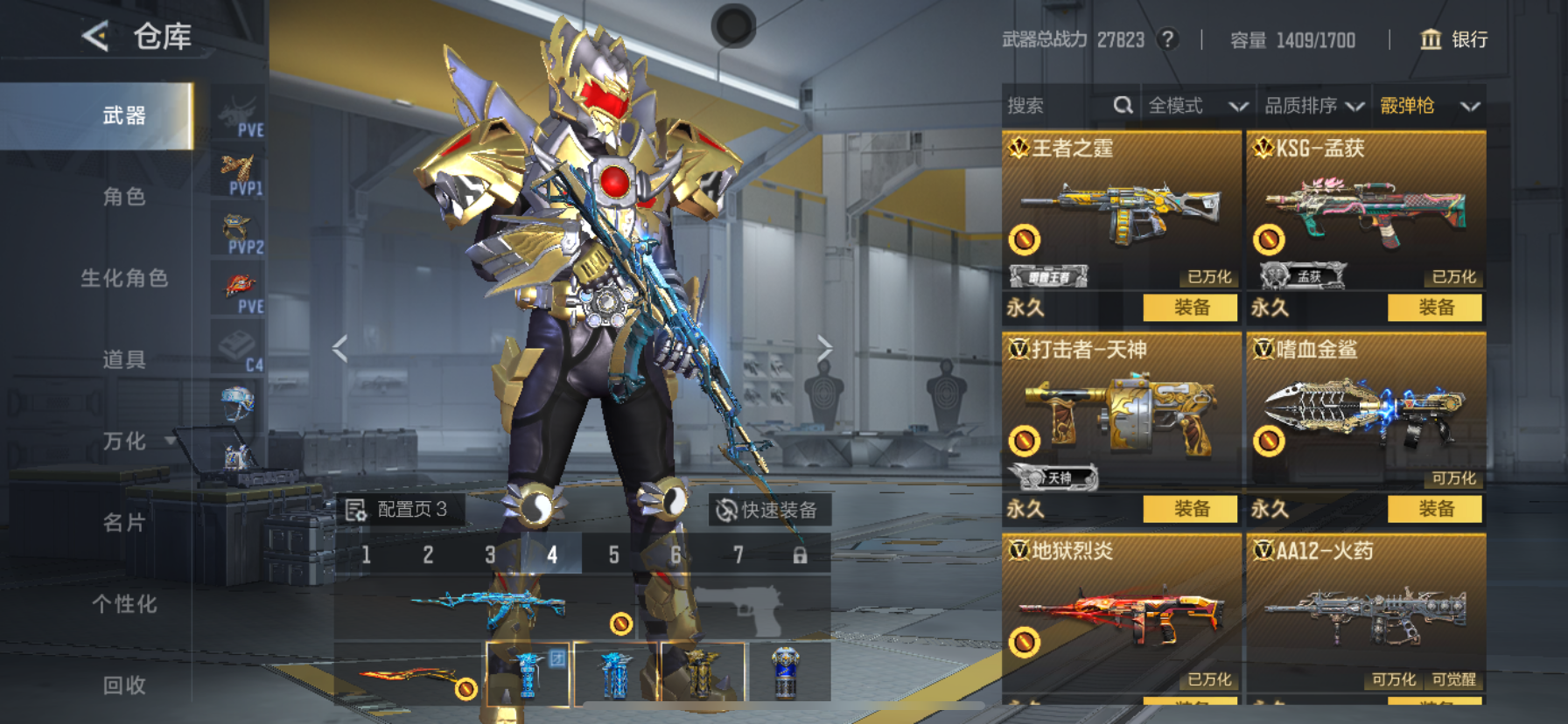Screen dimensions: 1568x724
Task: Open the 回收 section
Action: (x=124, y=685)
